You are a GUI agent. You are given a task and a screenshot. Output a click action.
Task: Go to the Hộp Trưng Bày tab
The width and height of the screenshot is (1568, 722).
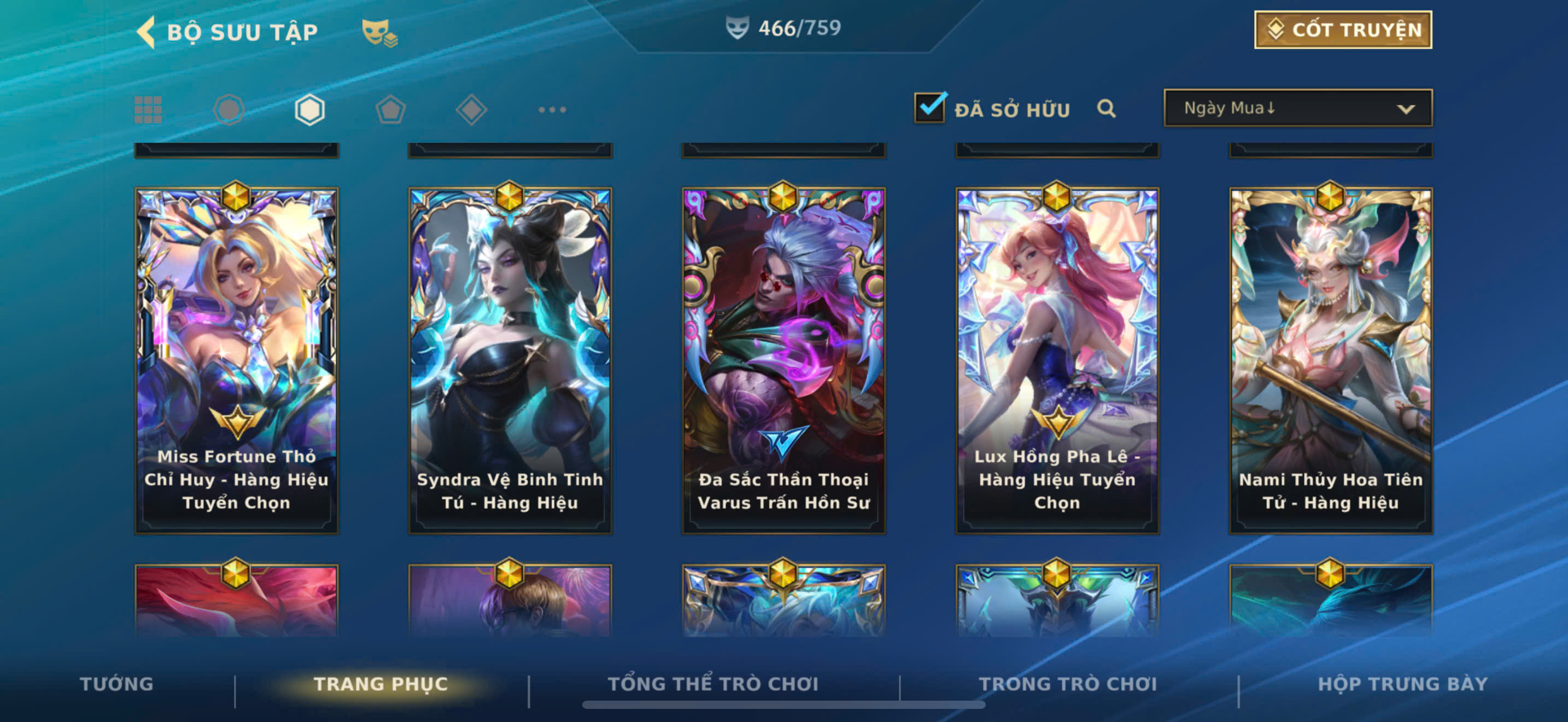coord(1402,684)
